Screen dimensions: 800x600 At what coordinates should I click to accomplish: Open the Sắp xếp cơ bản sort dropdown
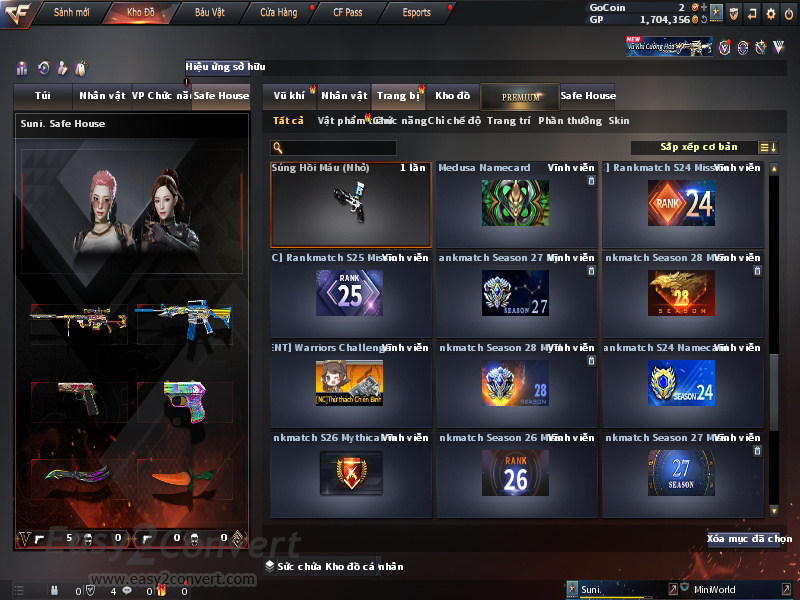pyautogui.click(x=699, y=147)
